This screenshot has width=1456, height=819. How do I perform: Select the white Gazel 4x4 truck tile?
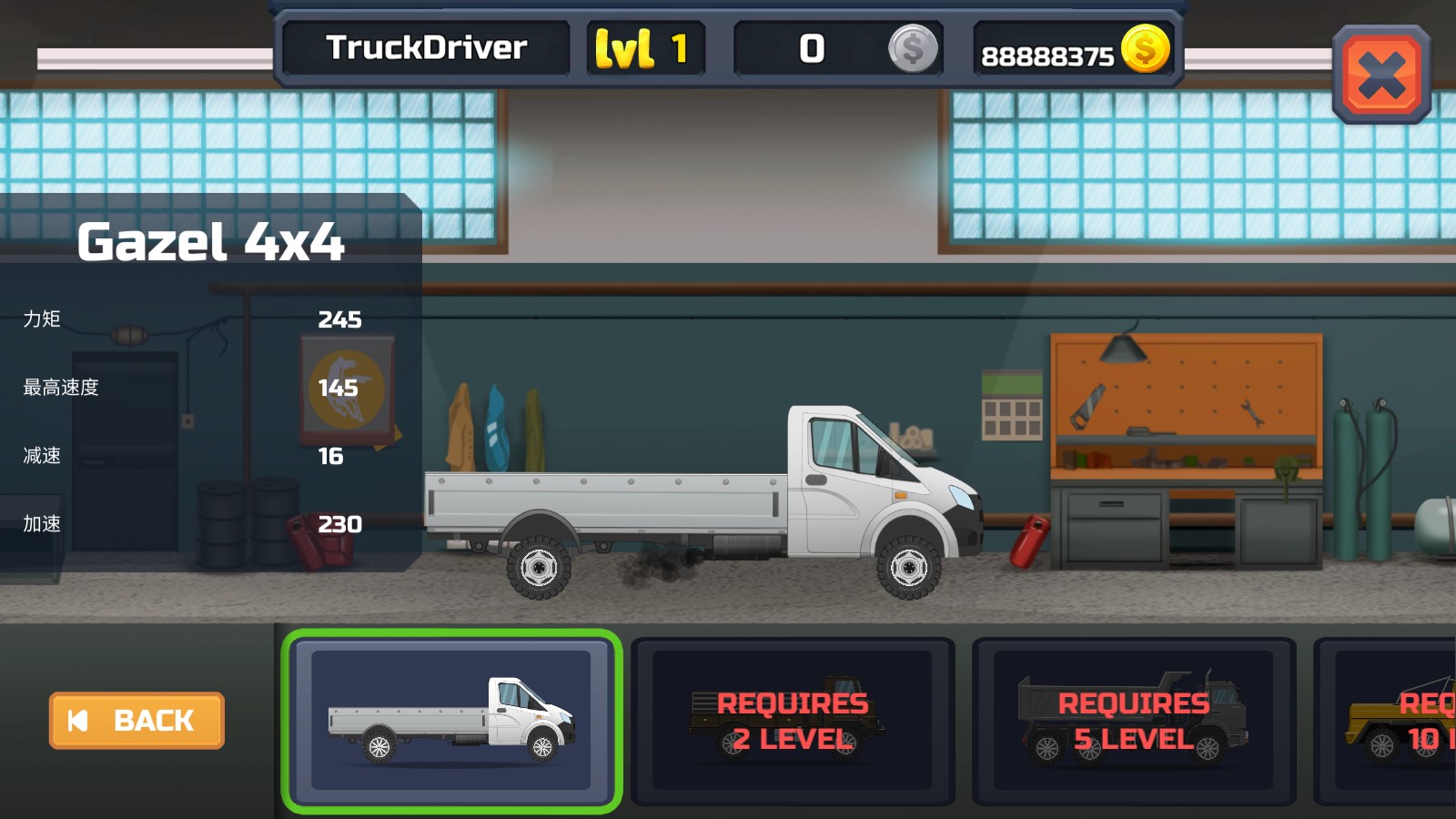tap(451, 720)
